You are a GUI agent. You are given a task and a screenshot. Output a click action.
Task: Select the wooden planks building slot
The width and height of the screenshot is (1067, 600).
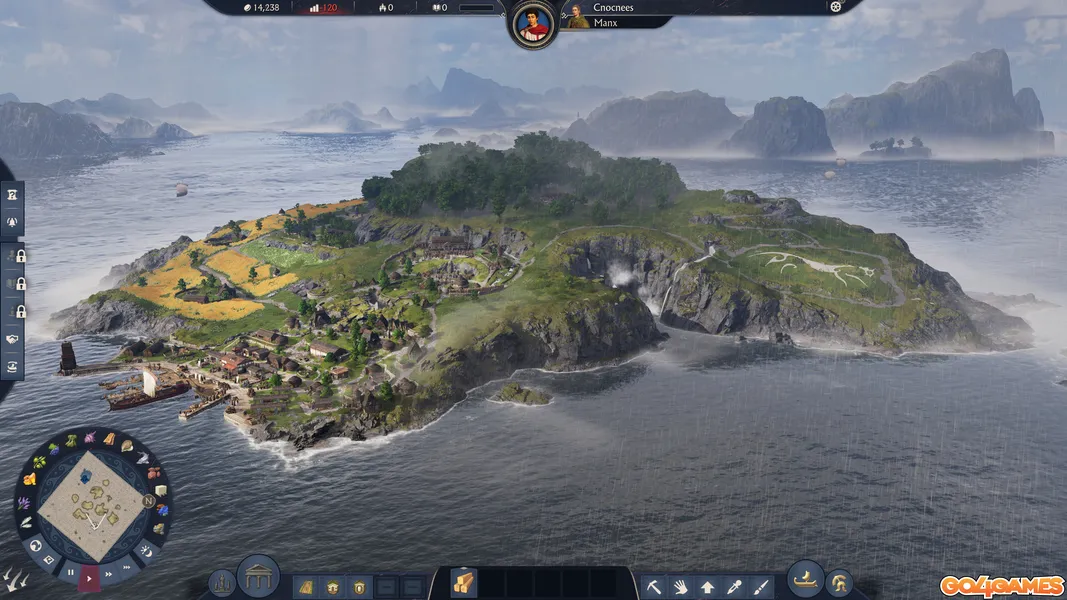(x=464, y=582)
